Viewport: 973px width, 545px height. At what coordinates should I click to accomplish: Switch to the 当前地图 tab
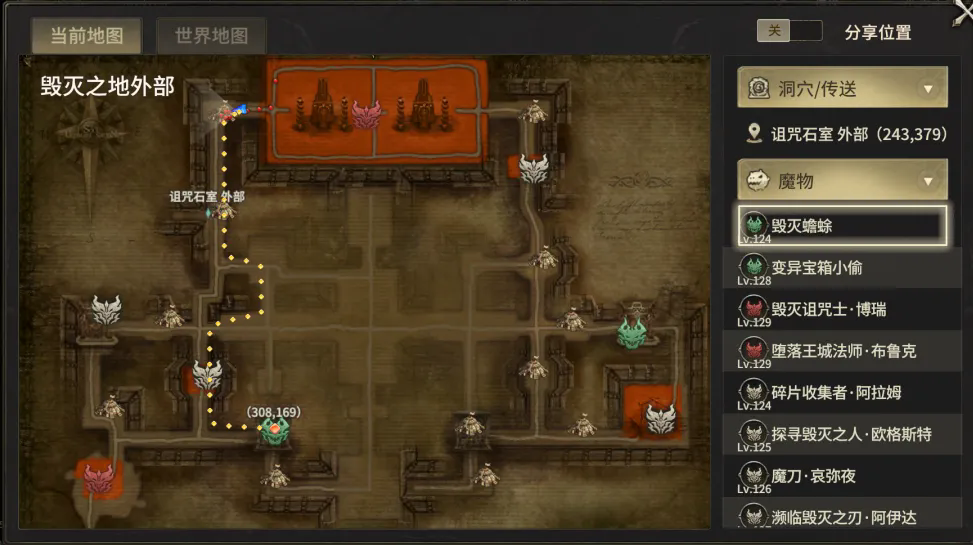coord(87,36)
